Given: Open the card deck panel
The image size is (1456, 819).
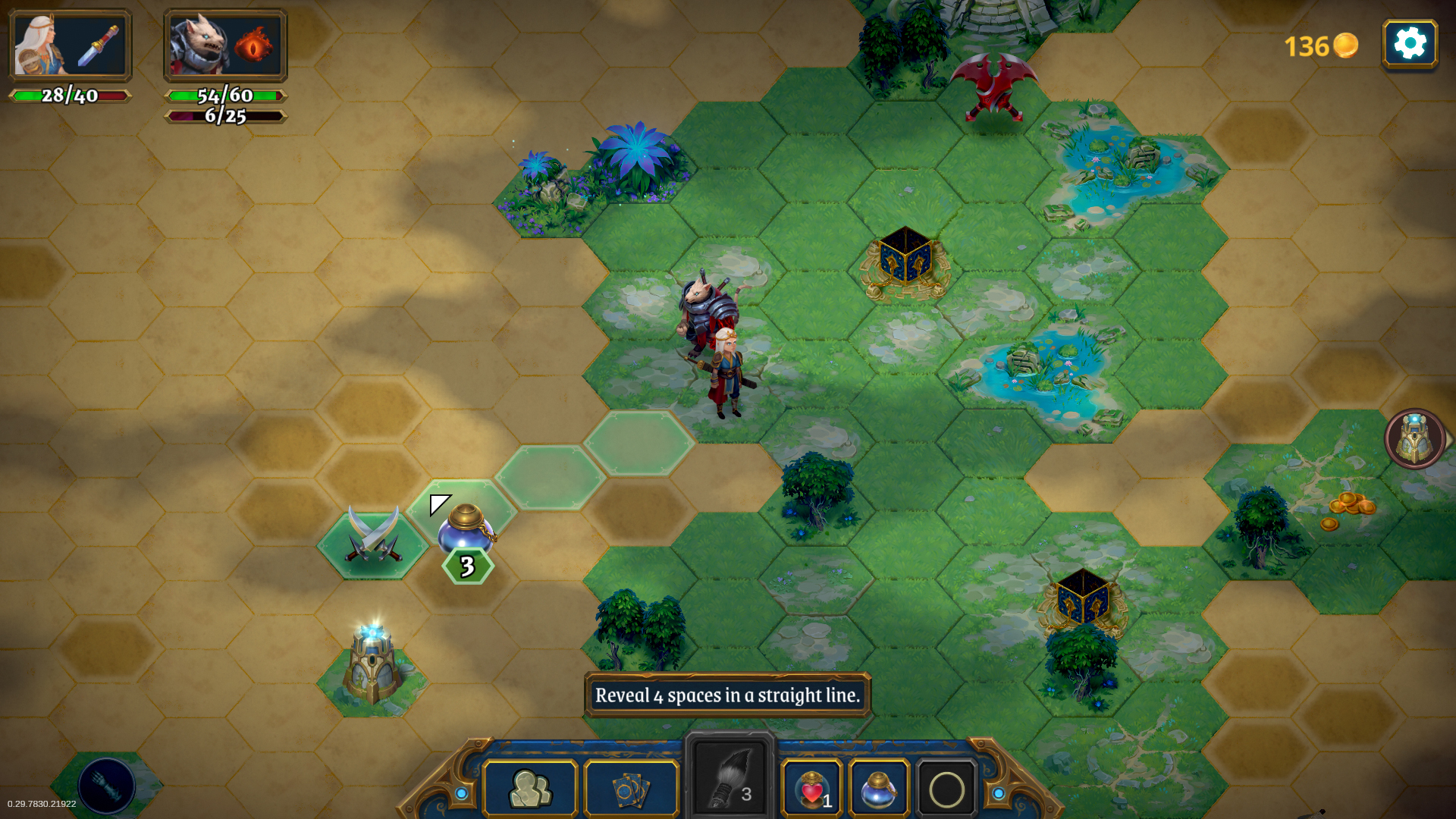Looking at the screenshot, I should point(632,789).
